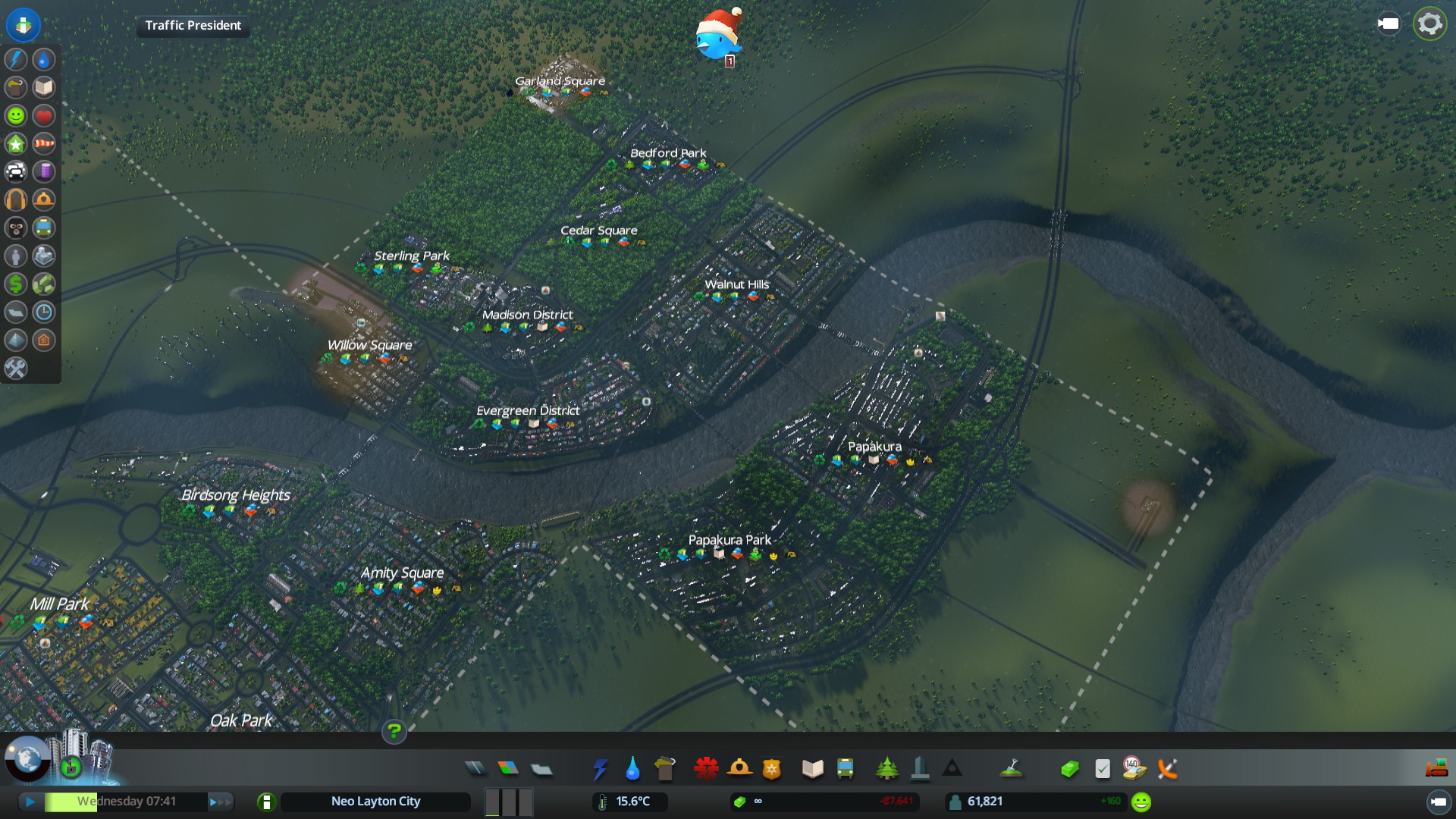This screenshot has width=1456, height=819.
Task: Open the Neo Layton City info button
Action: (x=266, y=802)
